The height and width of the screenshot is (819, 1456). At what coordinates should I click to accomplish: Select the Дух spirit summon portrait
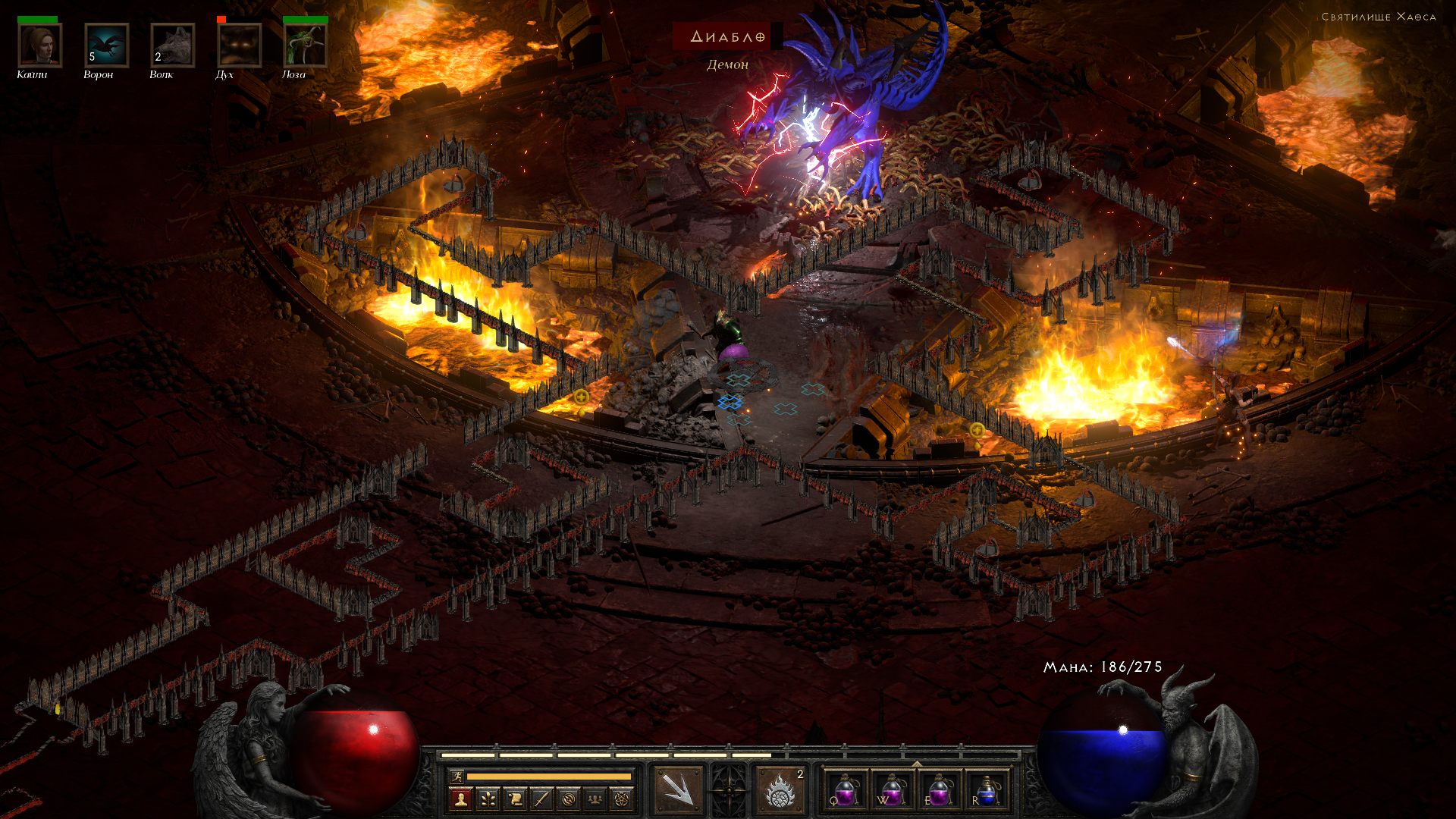239,45
